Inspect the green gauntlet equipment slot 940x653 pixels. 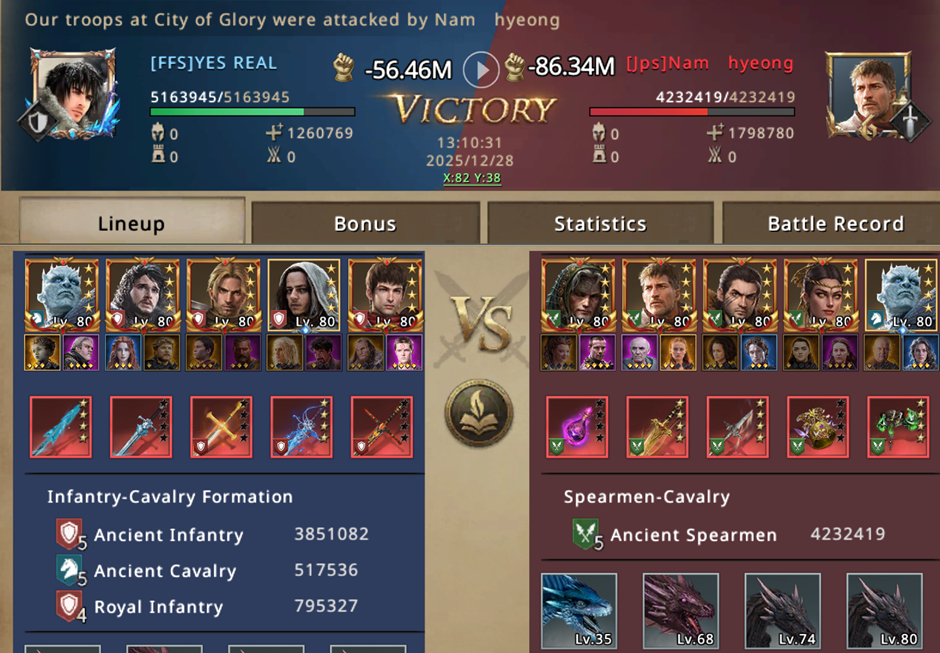898,427
